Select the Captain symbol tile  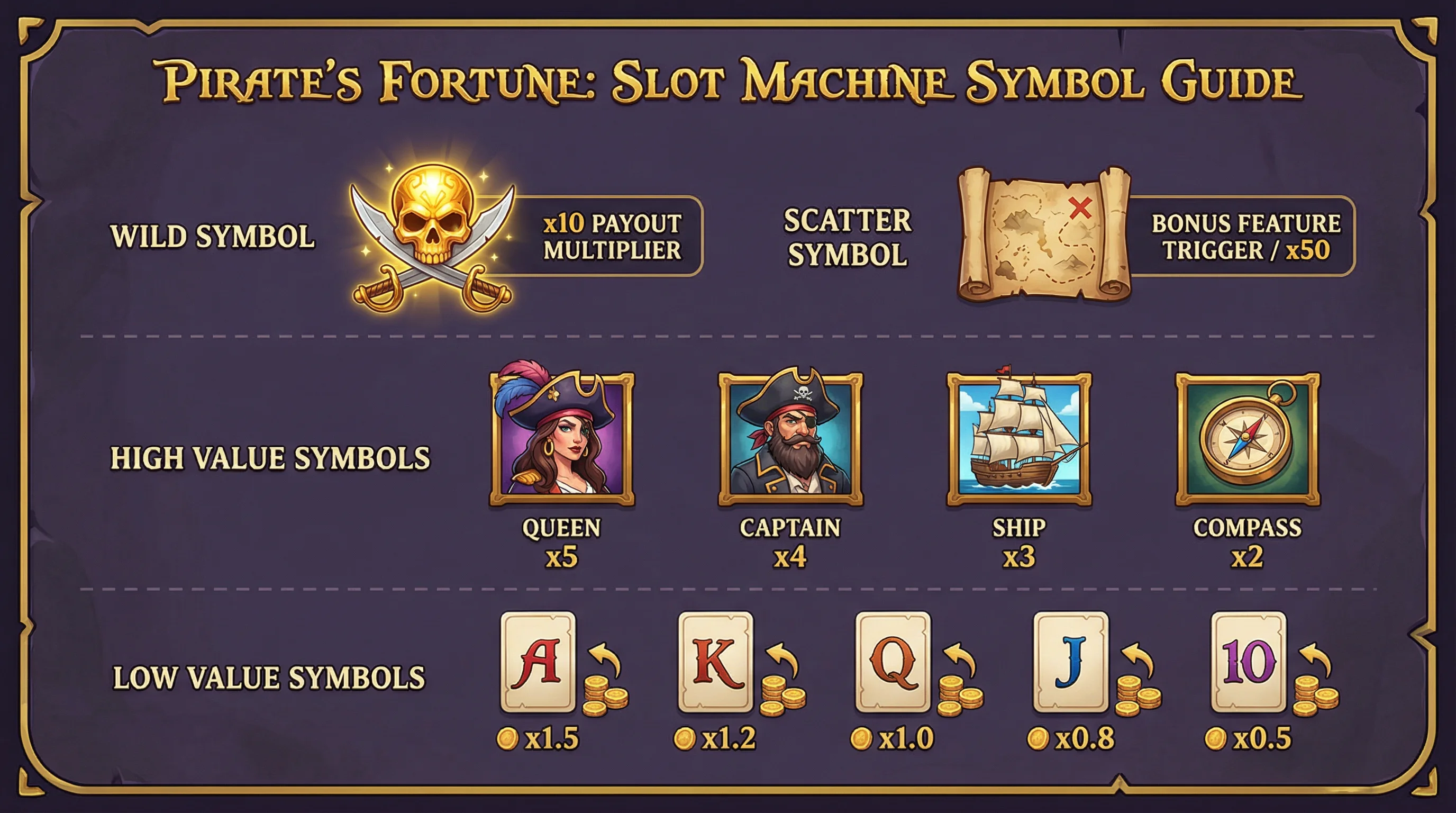pos(790,438)
